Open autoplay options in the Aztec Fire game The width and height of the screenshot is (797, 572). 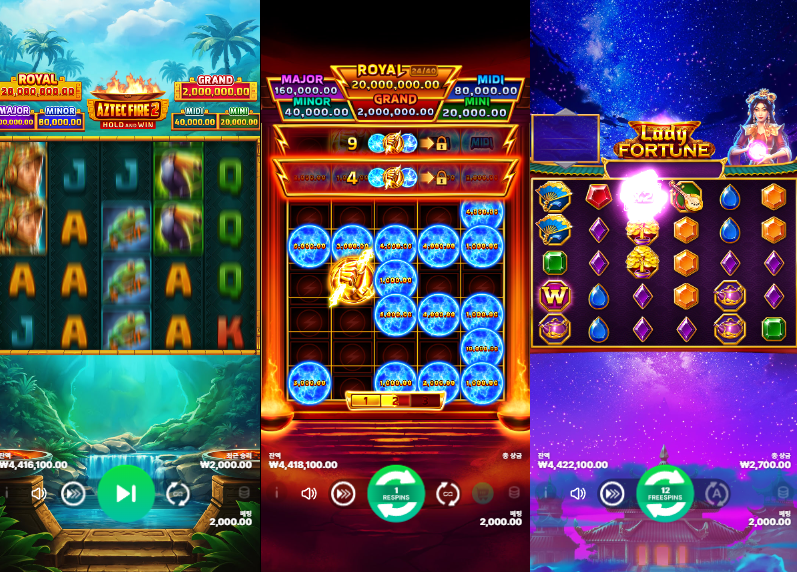coord(178,493)
